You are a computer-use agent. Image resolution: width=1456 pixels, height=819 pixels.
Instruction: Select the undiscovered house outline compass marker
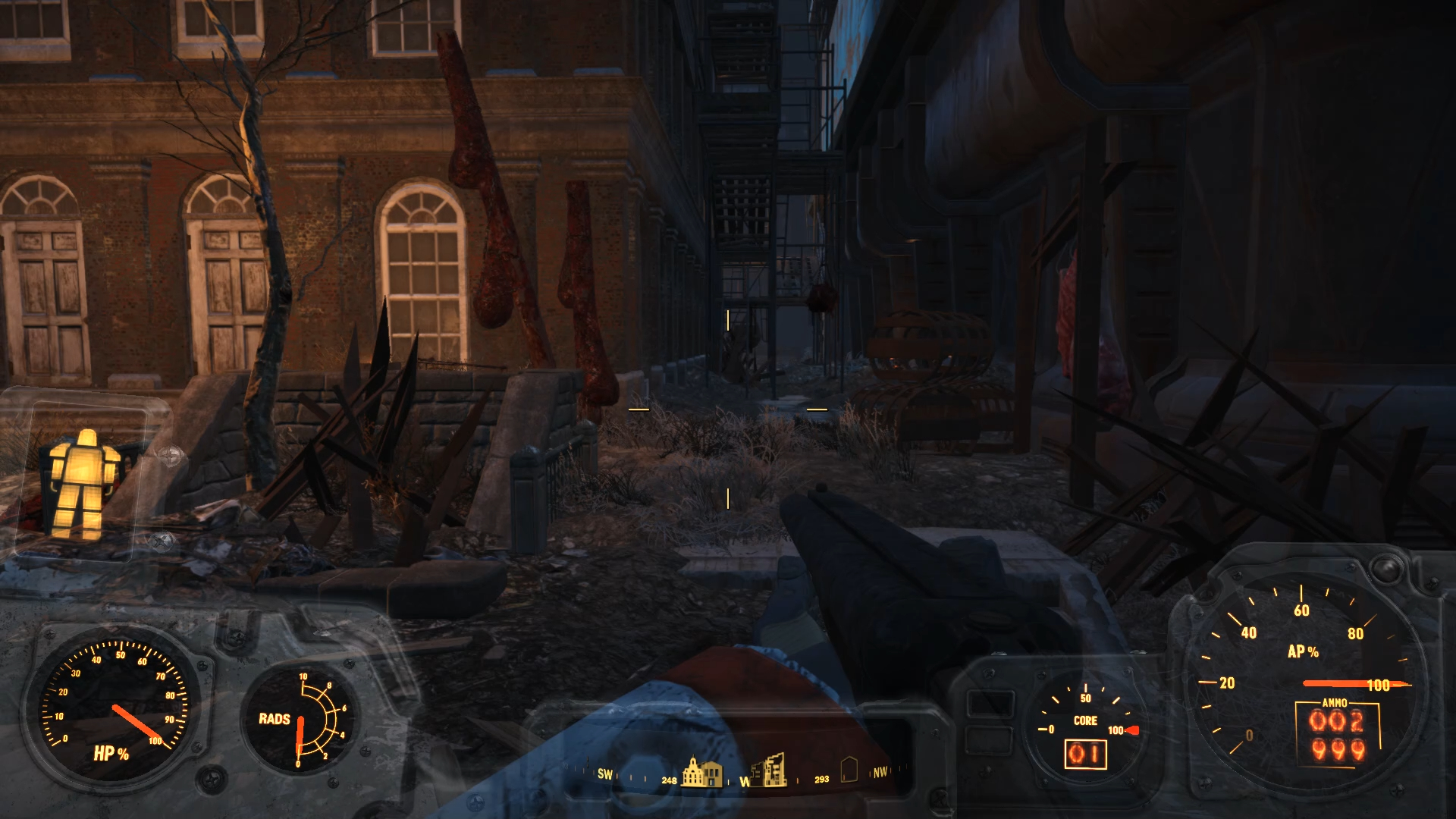tap(849, 769)
